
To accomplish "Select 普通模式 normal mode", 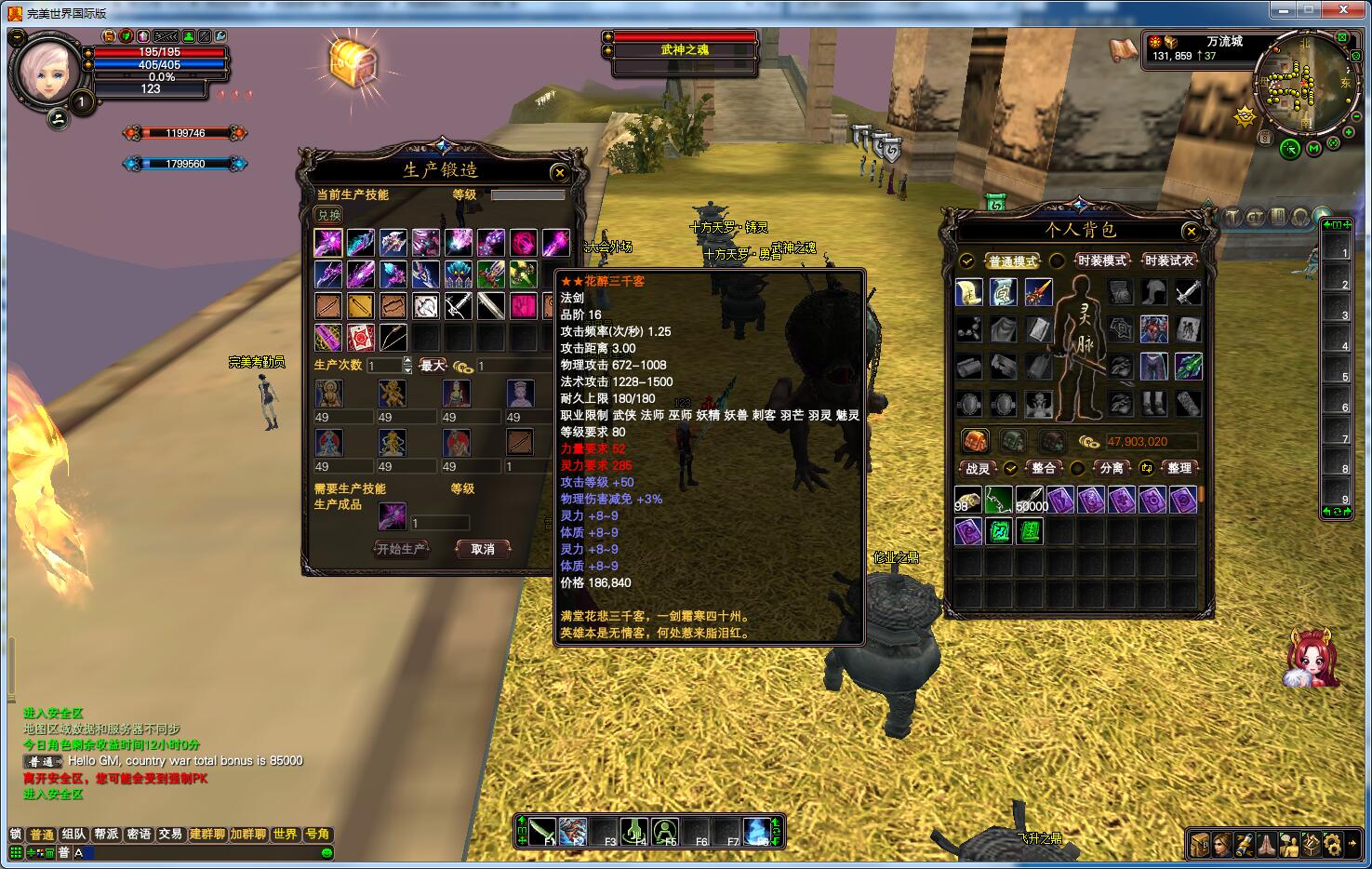I will click(x=1012, y=261).
